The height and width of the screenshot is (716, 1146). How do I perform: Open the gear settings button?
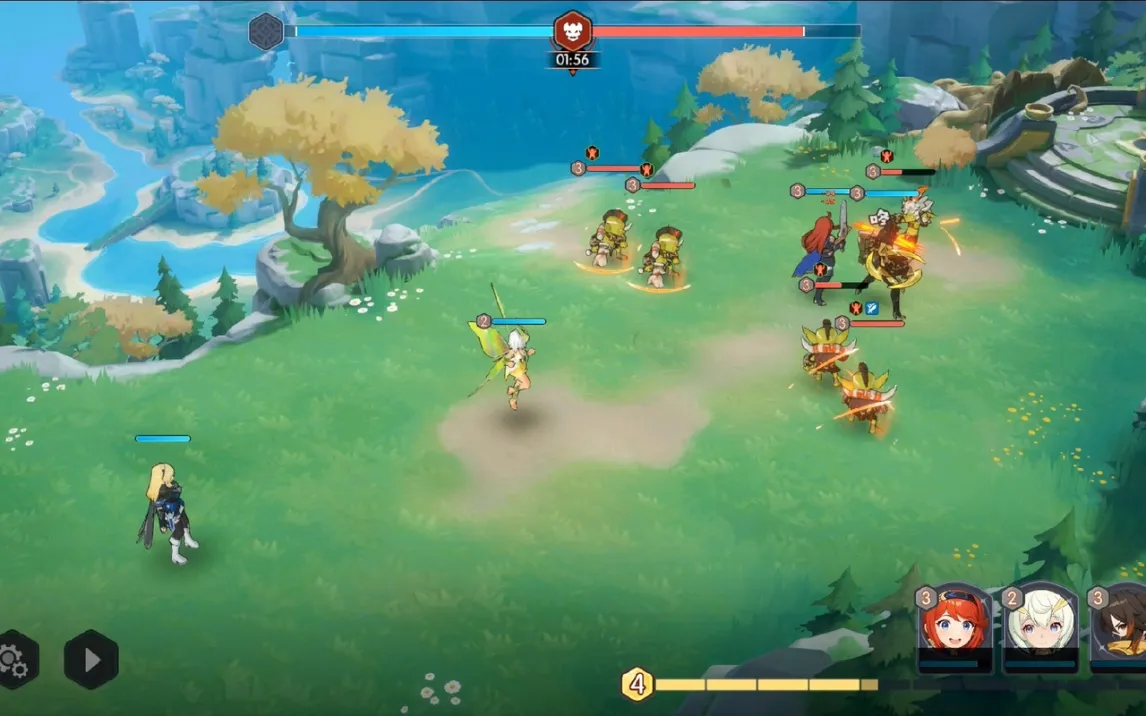pos(14,659)
